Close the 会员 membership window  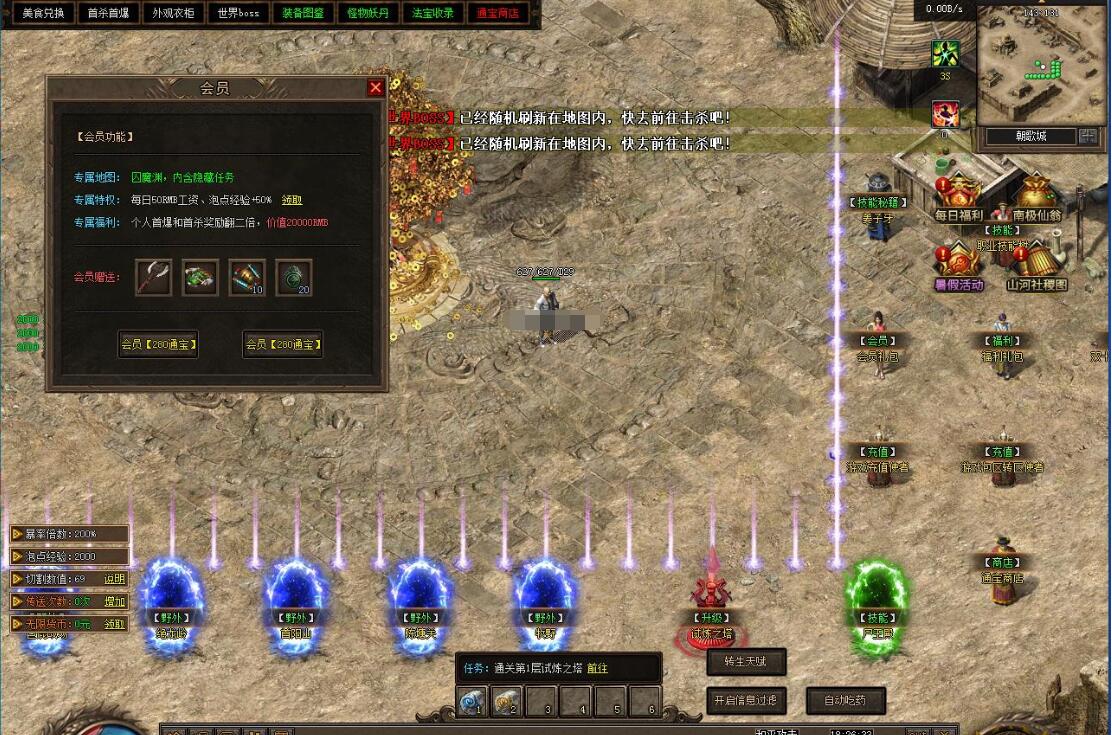coord(376,88)
